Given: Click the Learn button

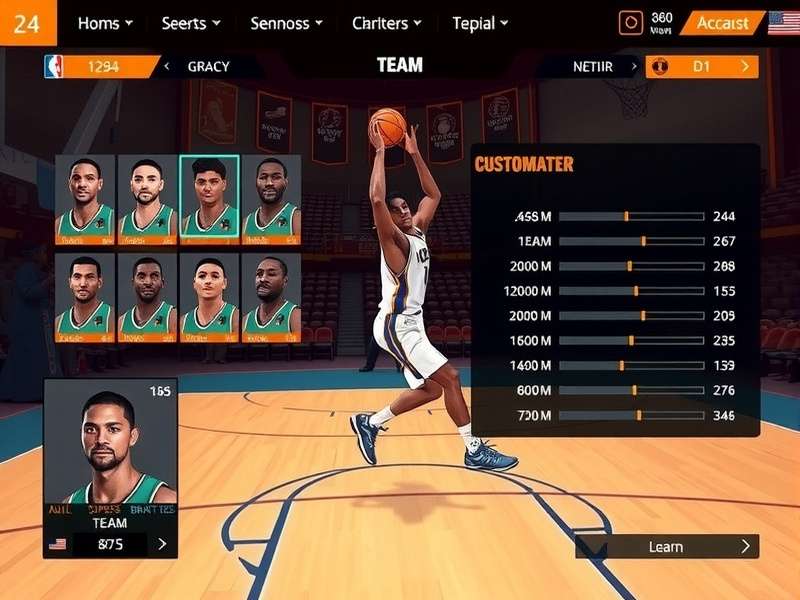Looking at the screenshot, I should tap(666, 546).
